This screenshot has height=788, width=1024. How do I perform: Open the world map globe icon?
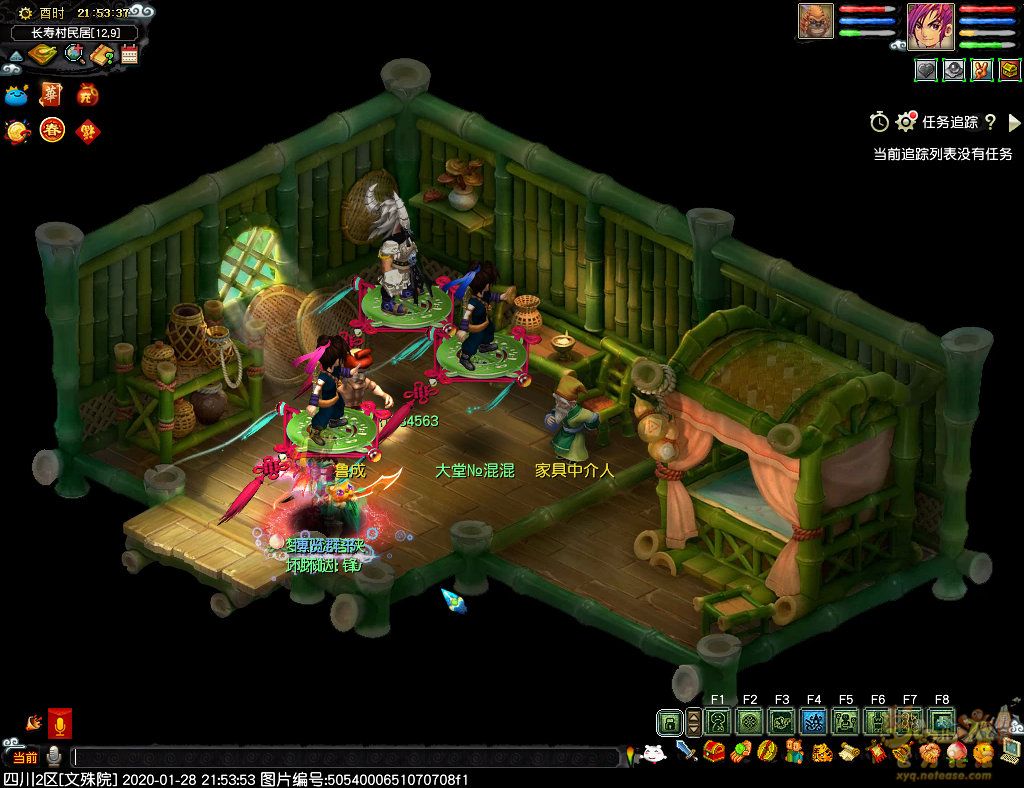75,54
